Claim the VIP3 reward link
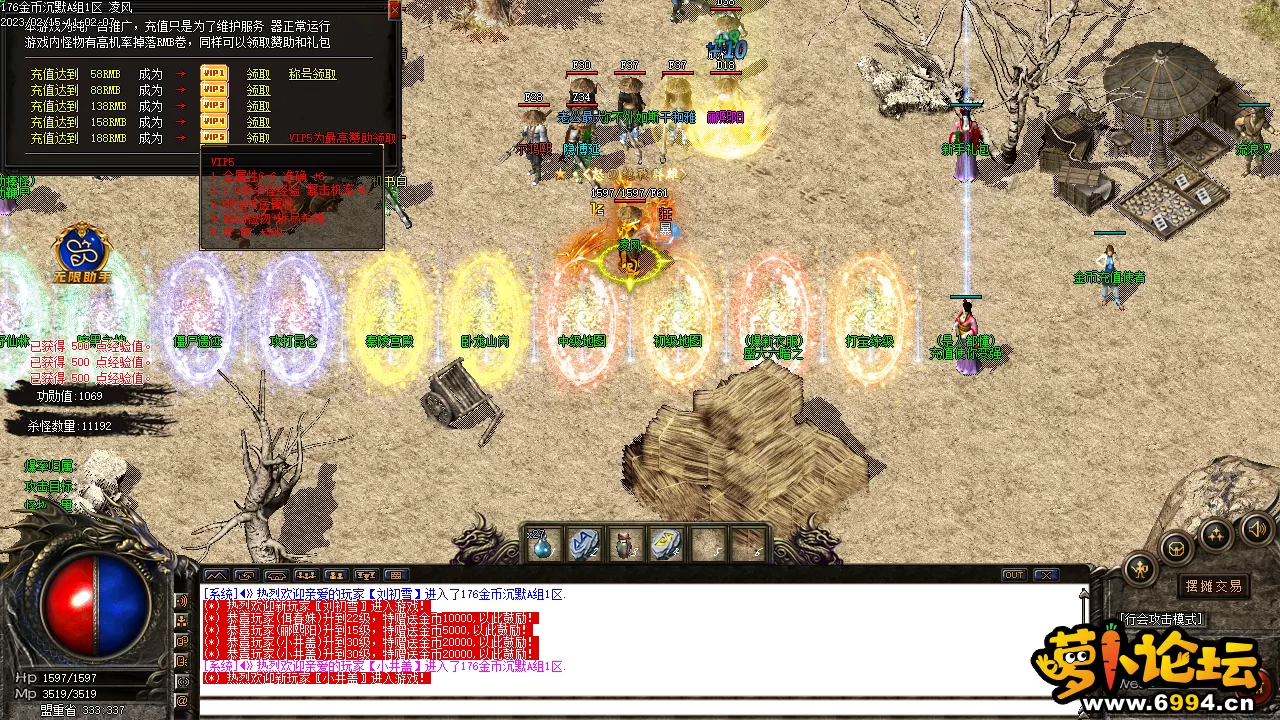The width and height of the screenshot is (1280, 720). [x=258, y=106]
